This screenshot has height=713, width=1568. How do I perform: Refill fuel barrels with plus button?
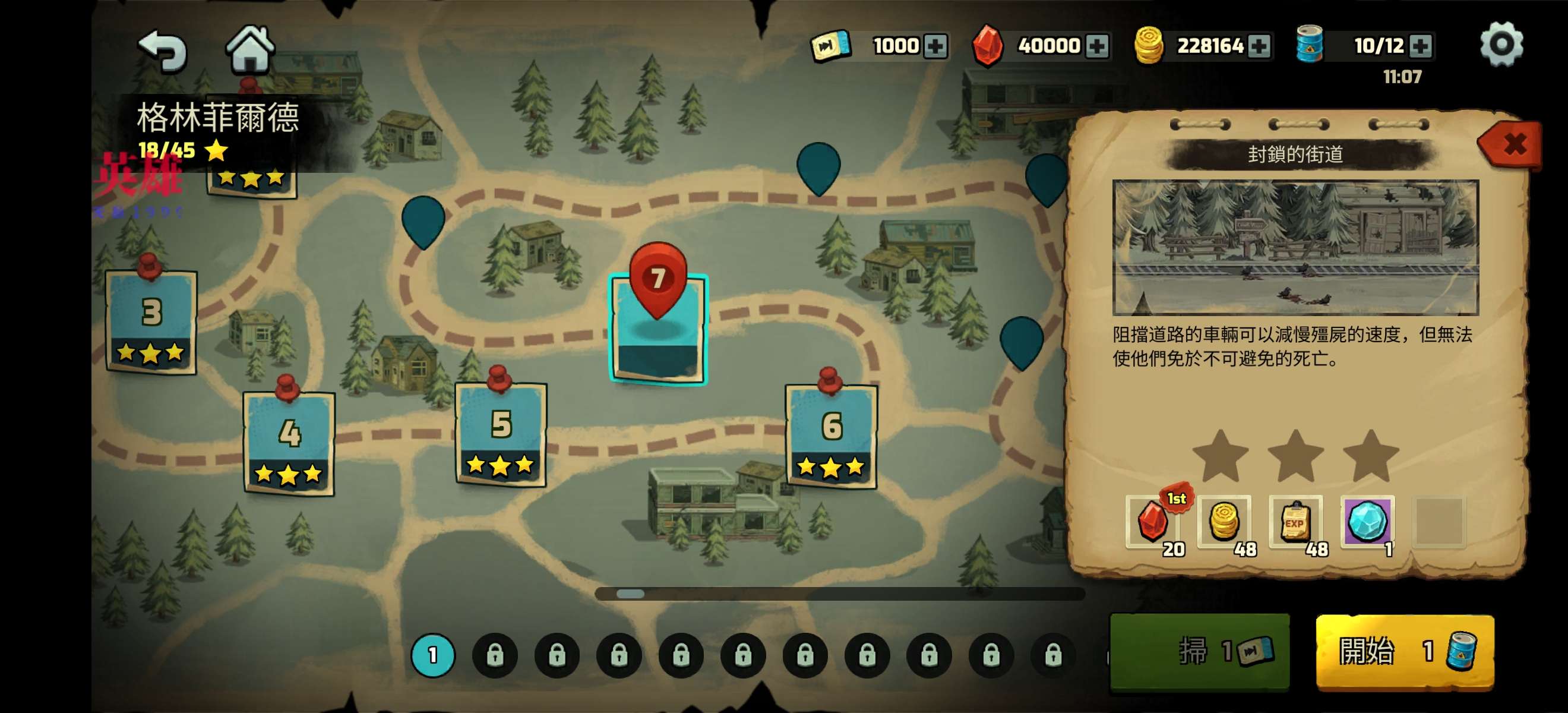coord(1420,46)
